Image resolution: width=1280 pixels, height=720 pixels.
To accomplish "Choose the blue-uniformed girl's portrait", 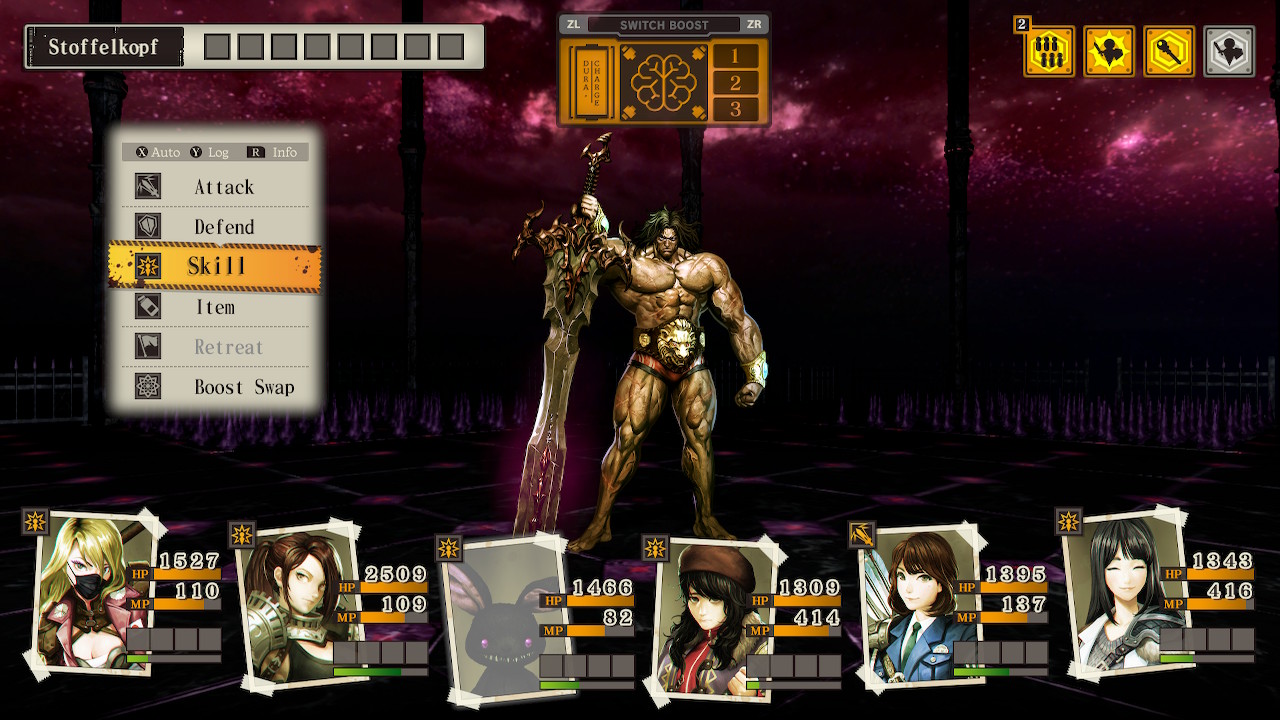I will point(908,605).
